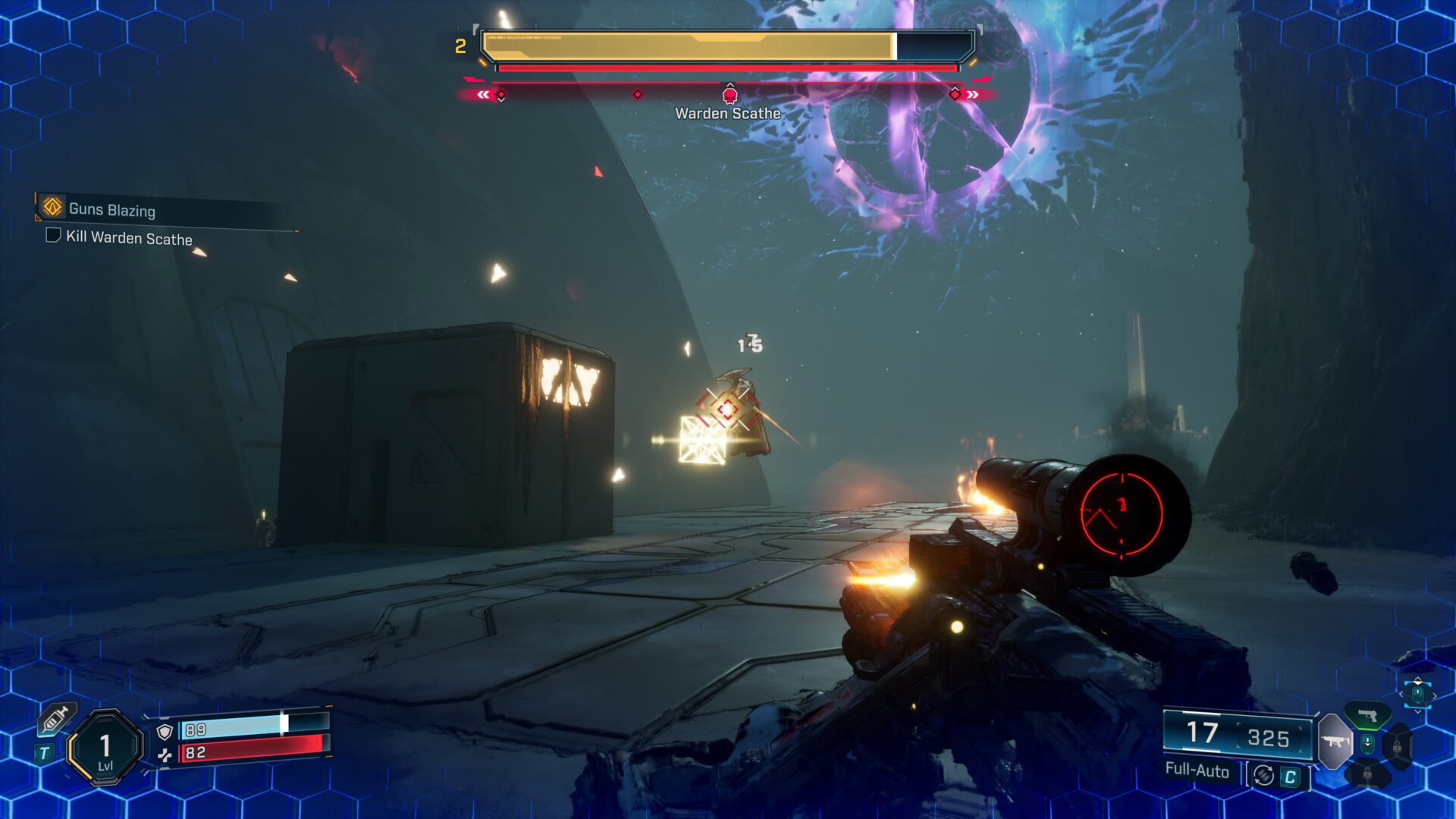Open the Guns Blazing quest tracker
This screenshot has height=819, width=1456.
(111, 209)
